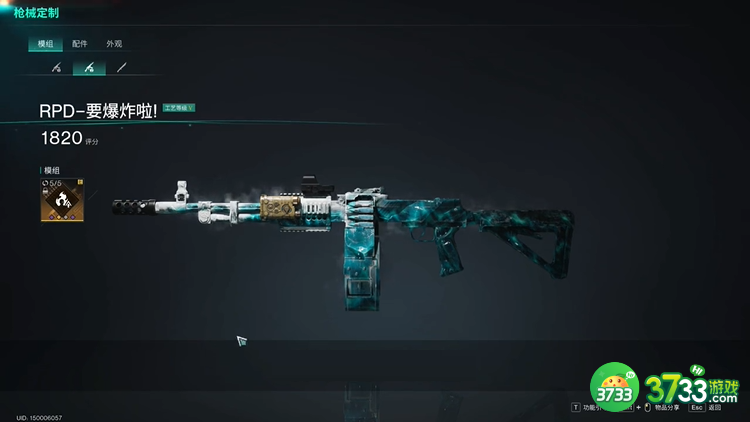The height and width of the screenshot is (422, 750).
Task: Select the orange flame module slot
Action: click(x=61, y=200)
